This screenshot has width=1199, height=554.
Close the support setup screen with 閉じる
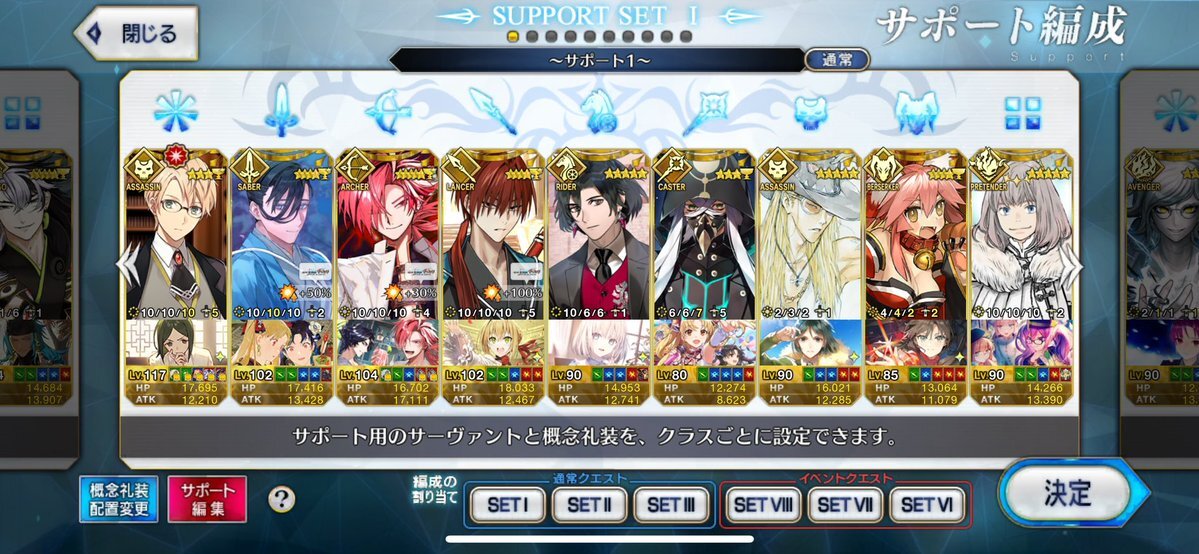click(x=136, y=34)
